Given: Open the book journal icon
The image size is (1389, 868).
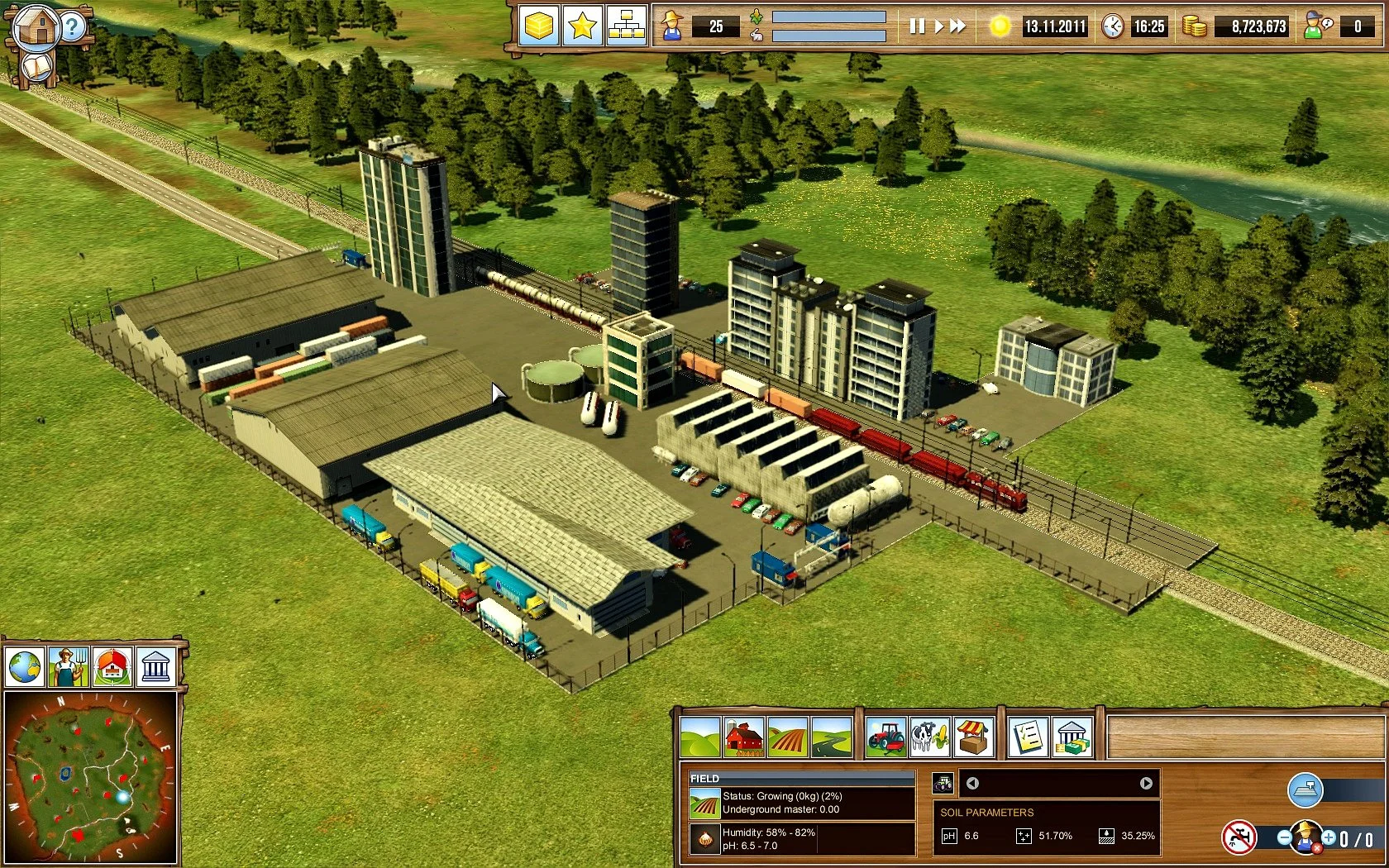Looking at the screenshot, I should (36, 68).
